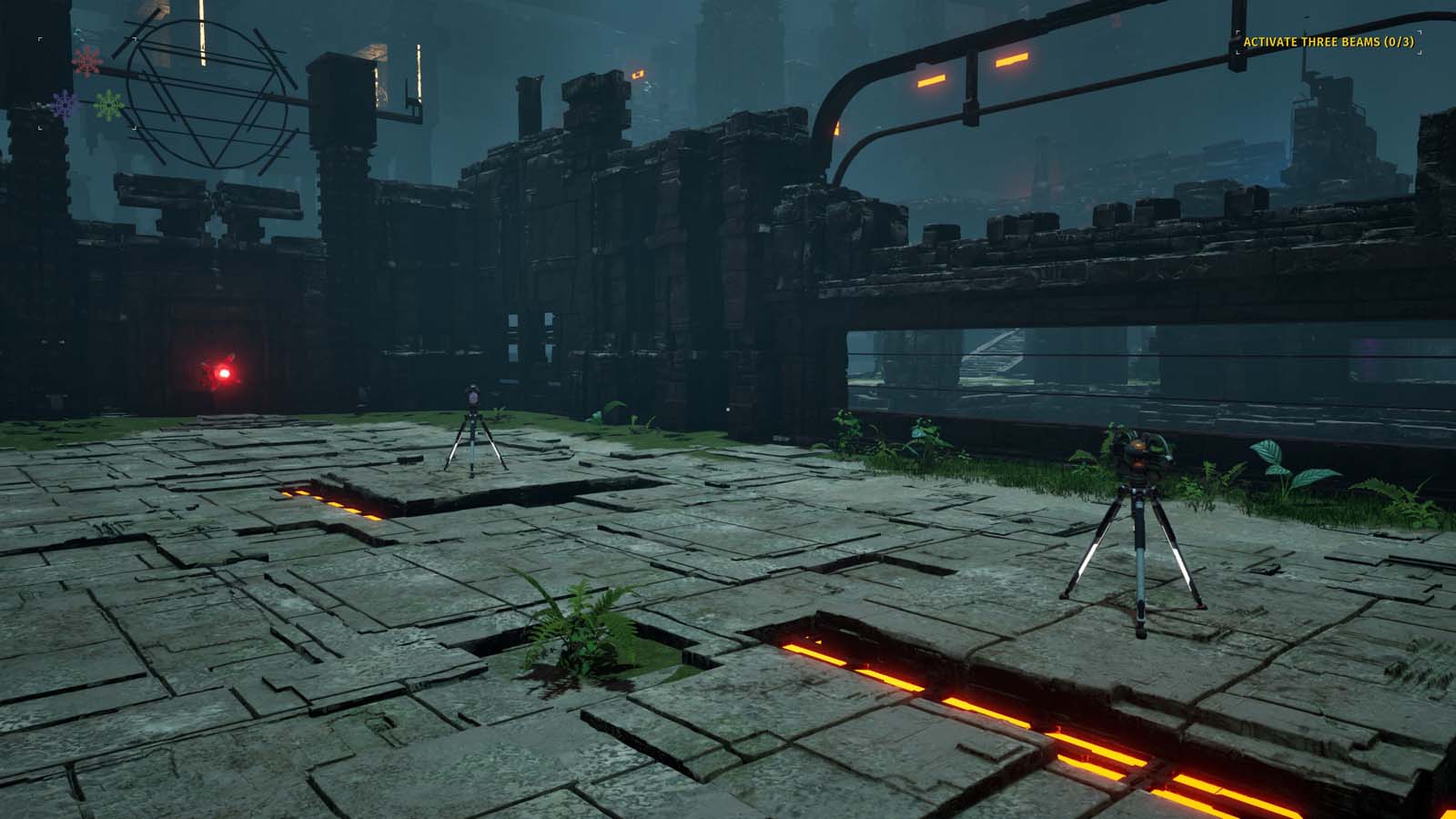Viewport: 1456px width, 819px height.
Task: Select the green snowflake HUD icon
Action: tap(109, 105)
